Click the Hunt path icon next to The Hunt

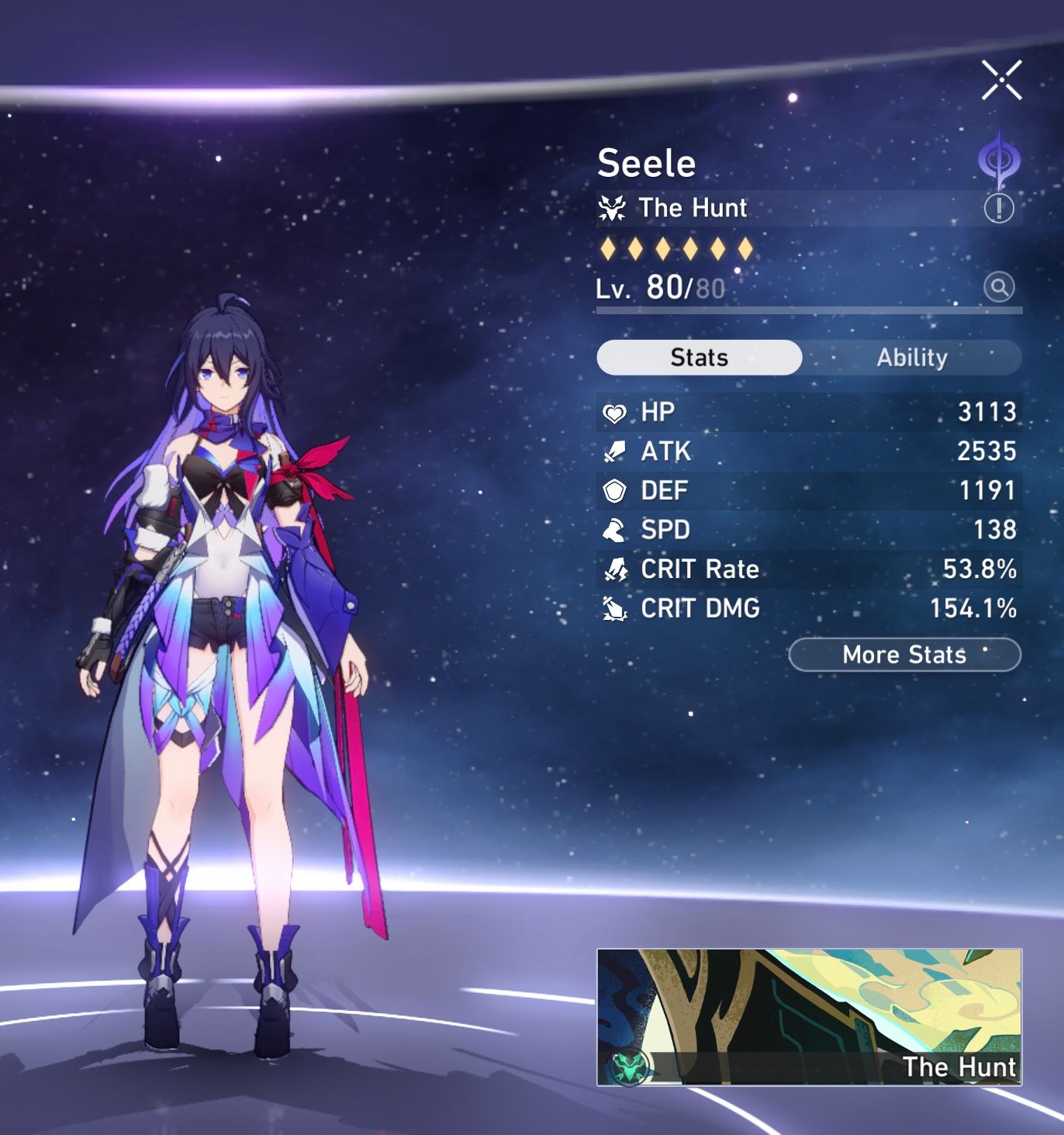[613, 207]
